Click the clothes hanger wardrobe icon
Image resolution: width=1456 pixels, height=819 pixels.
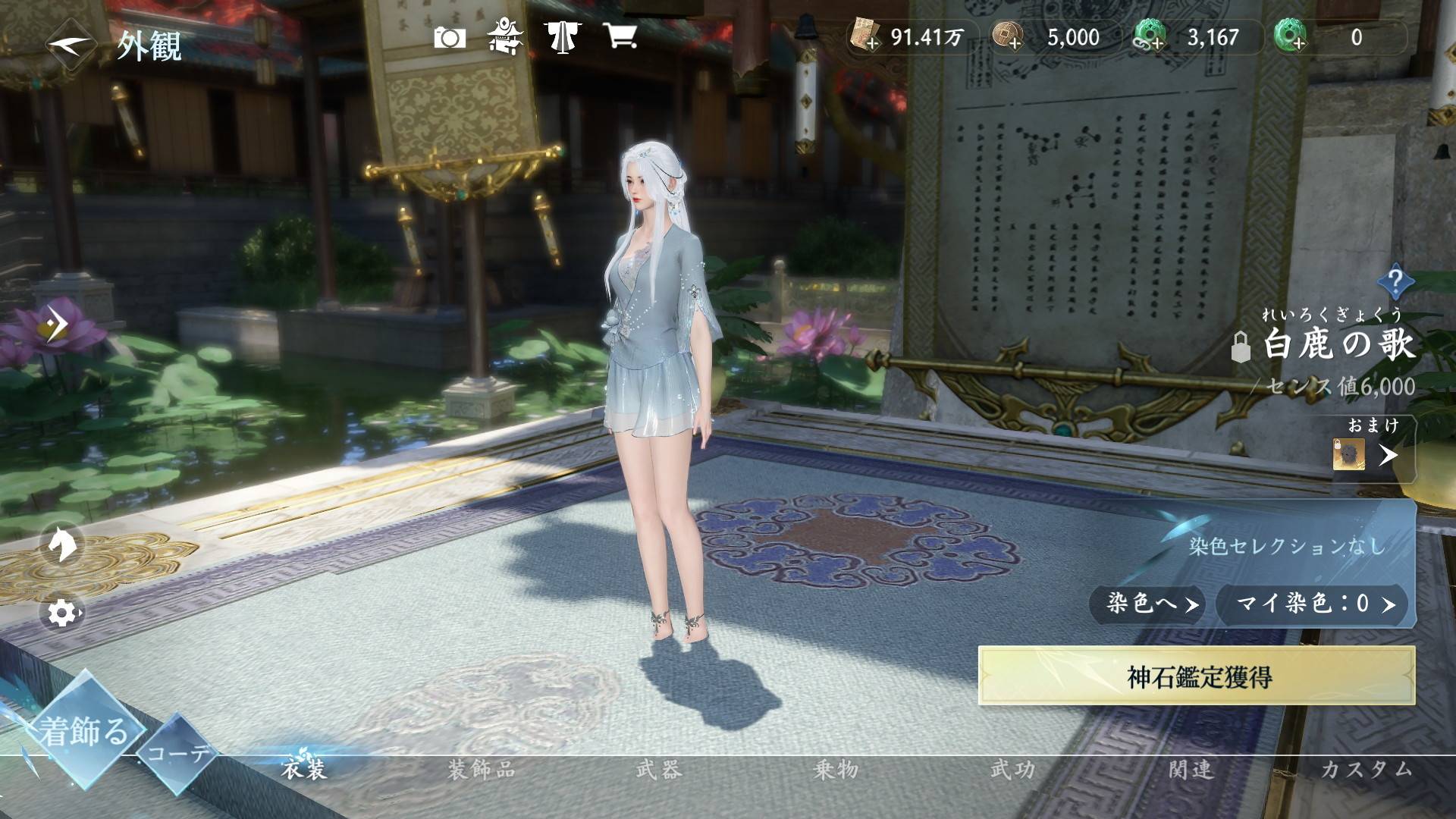point(562,36)
